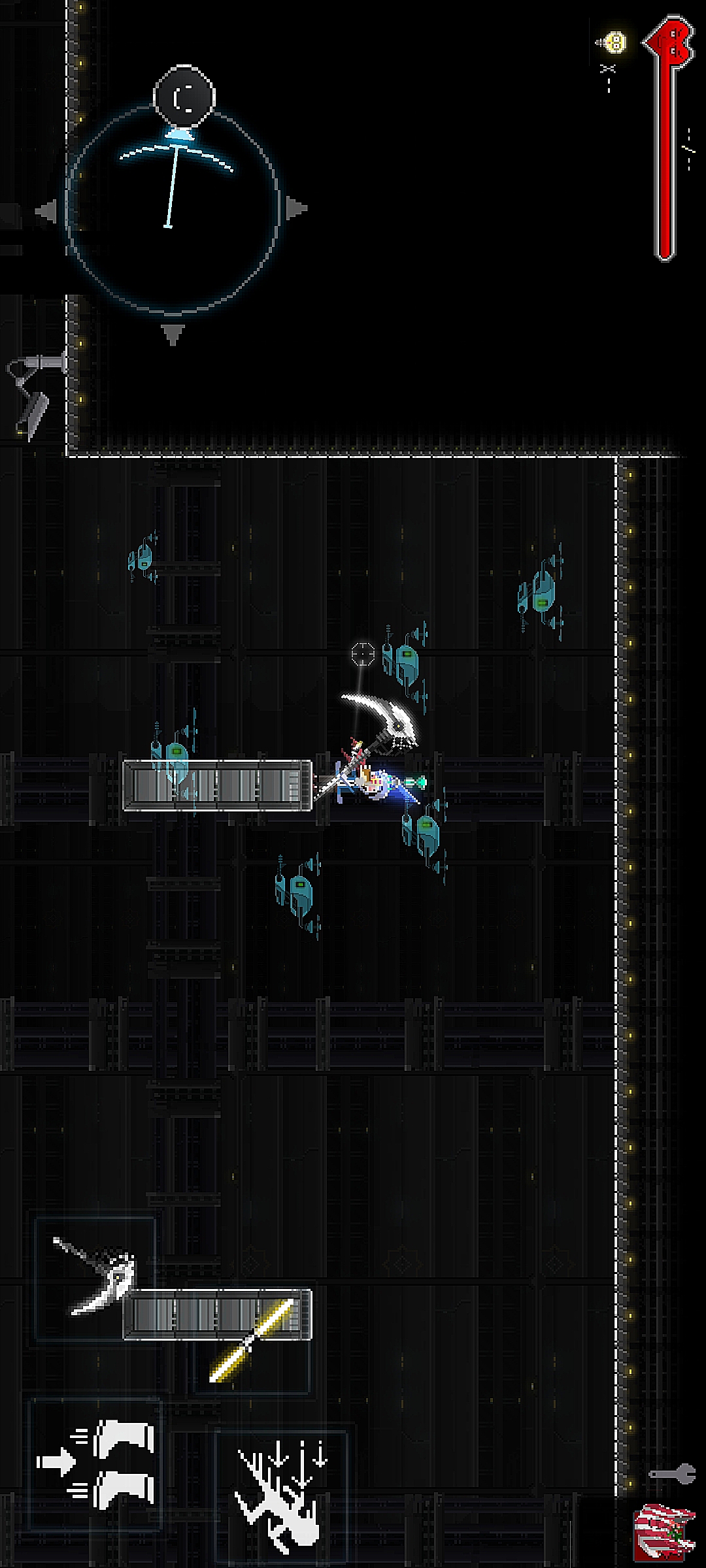Tap the virtual joystick's left arrow
The height and width of the screenshot is (1568, 706).
47,211
